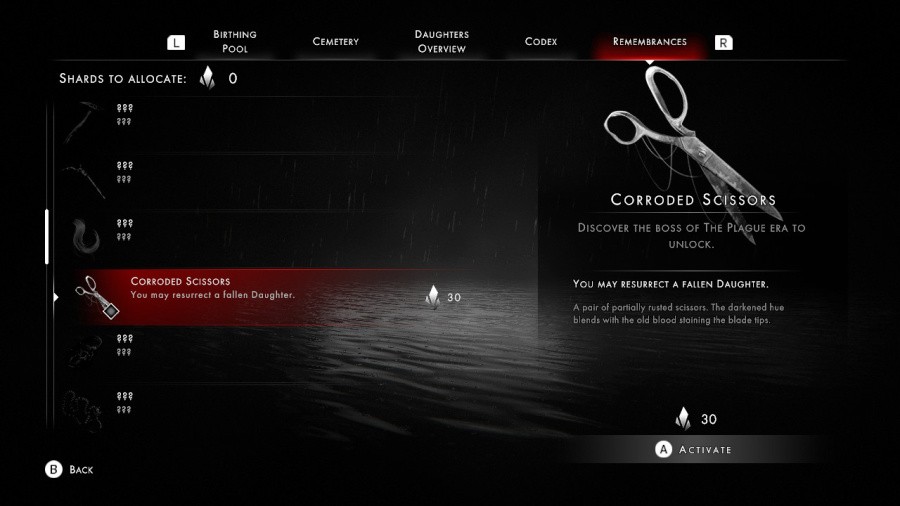The image size is (900, 506).
Task: Go back from the Remembrances screen
Action: (70, 469)
